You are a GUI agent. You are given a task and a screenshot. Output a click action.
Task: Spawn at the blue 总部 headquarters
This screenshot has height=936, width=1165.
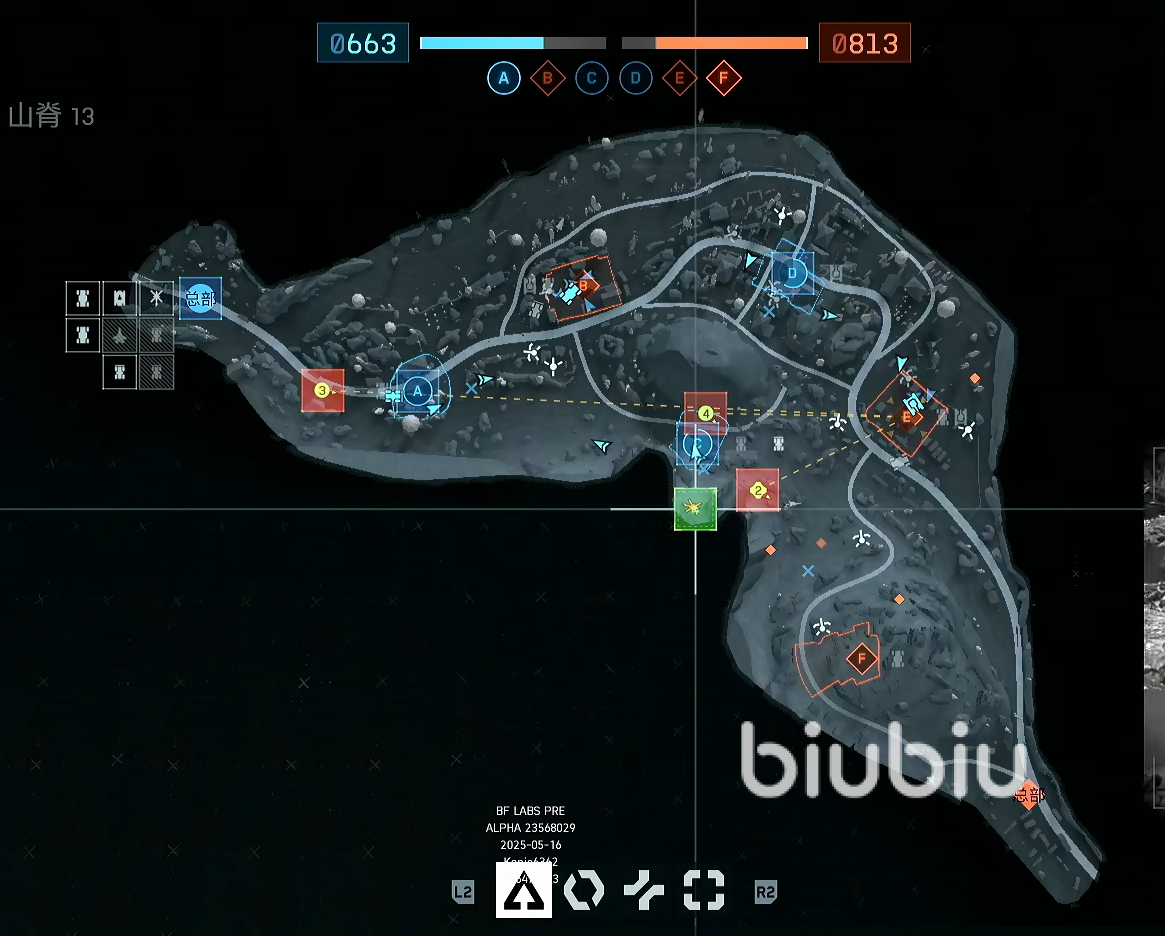[x=200, y=298]
